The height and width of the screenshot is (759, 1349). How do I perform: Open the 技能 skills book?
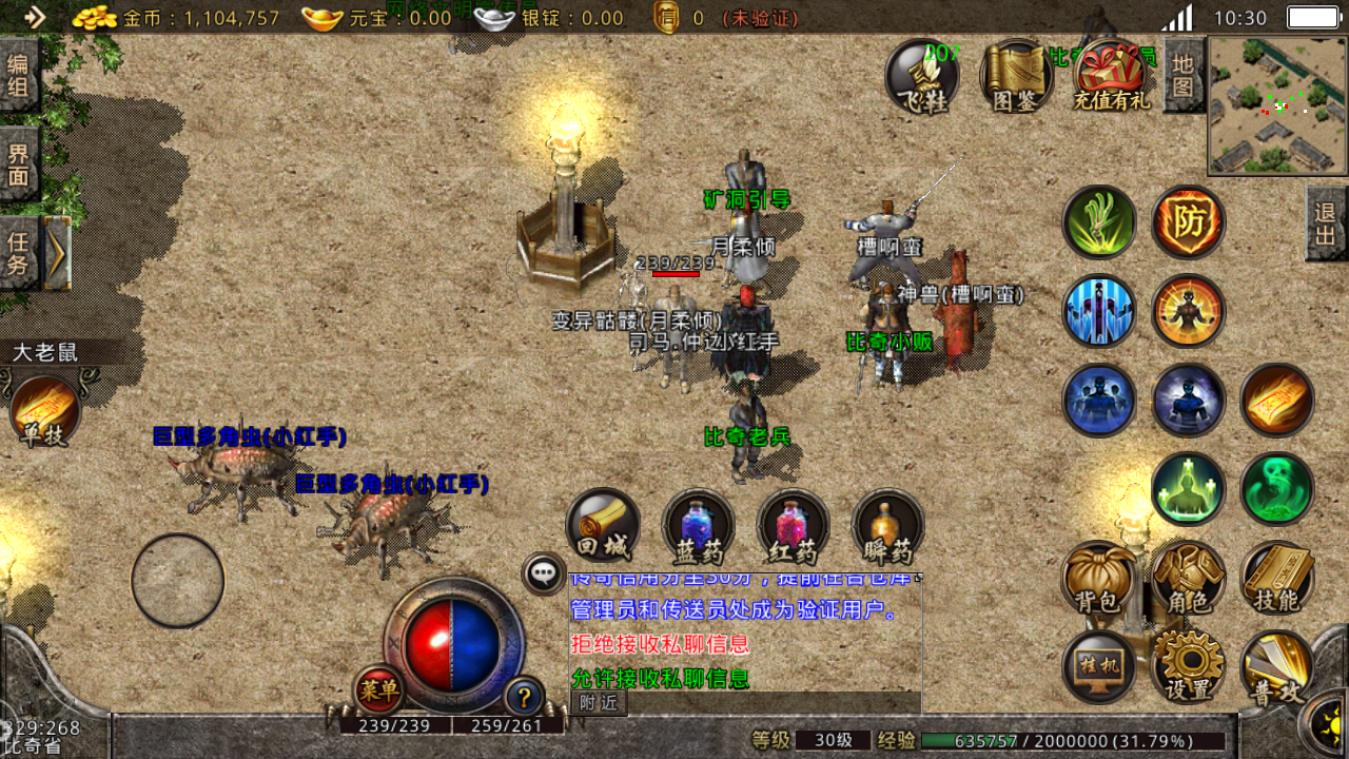pos(1277,578)
